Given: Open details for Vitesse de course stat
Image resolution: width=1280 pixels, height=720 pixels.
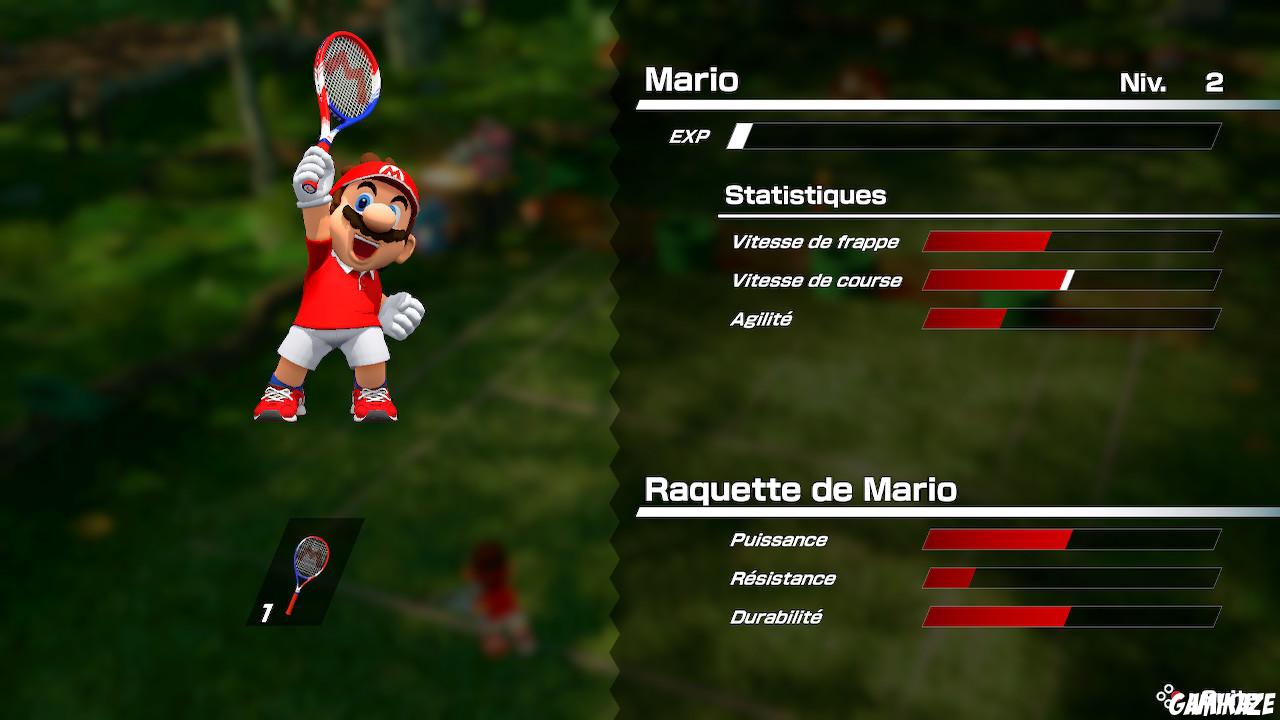Looking at the screenshot, I should pos(1070,280).
